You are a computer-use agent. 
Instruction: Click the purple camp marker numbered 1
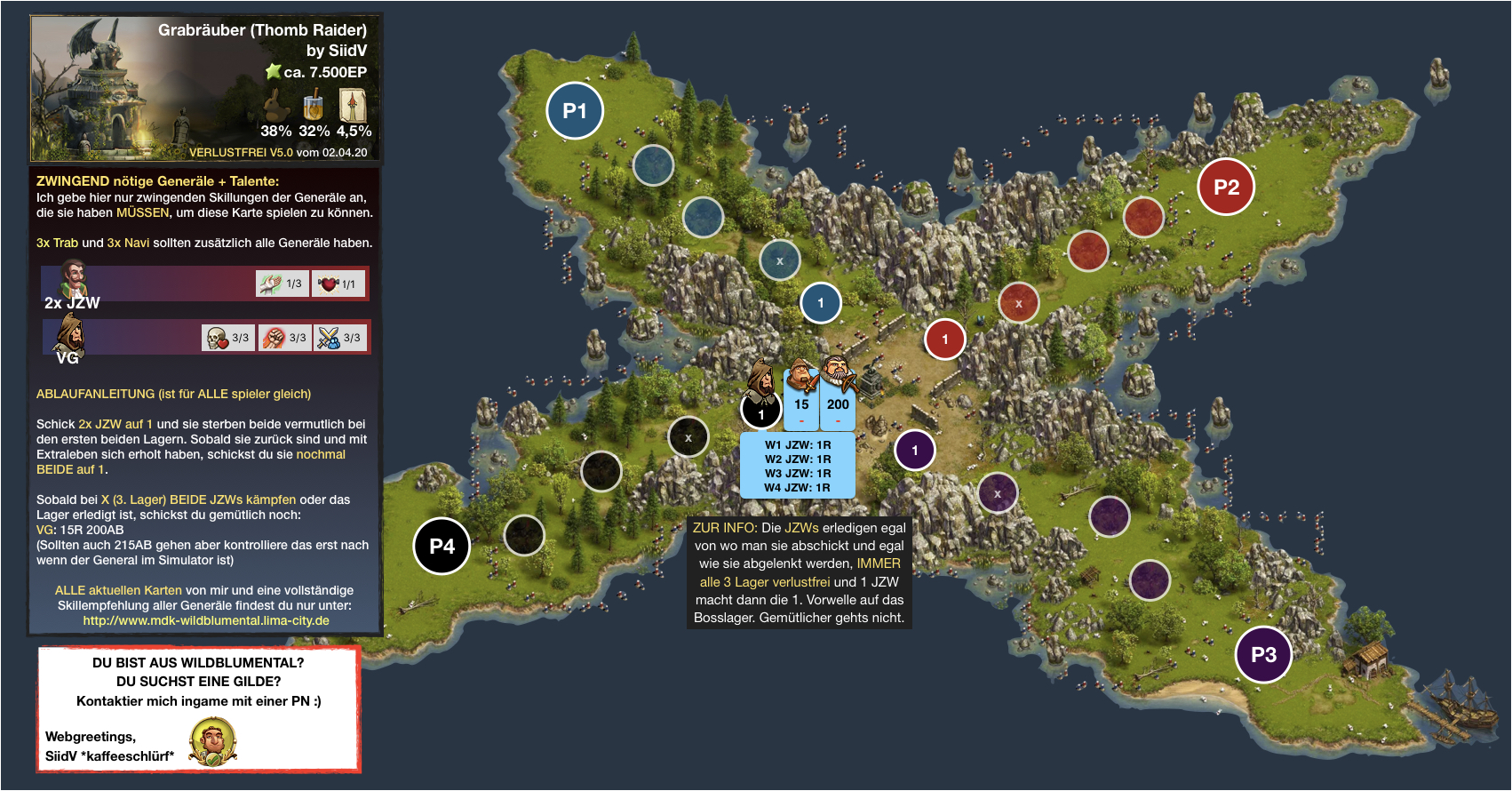click(915, 451)
